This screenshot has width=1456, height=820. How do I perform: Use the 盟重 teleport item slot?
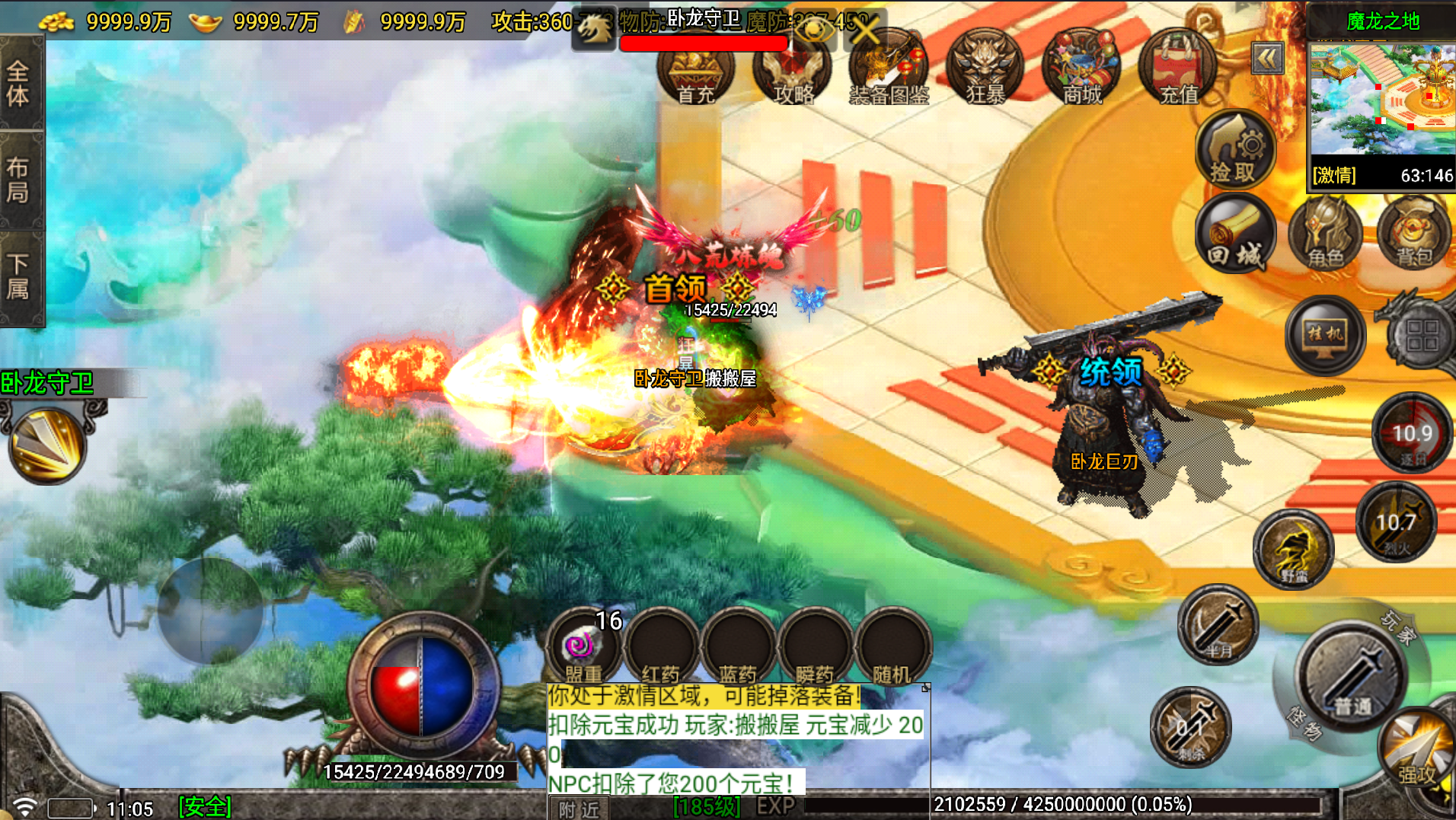584,648
